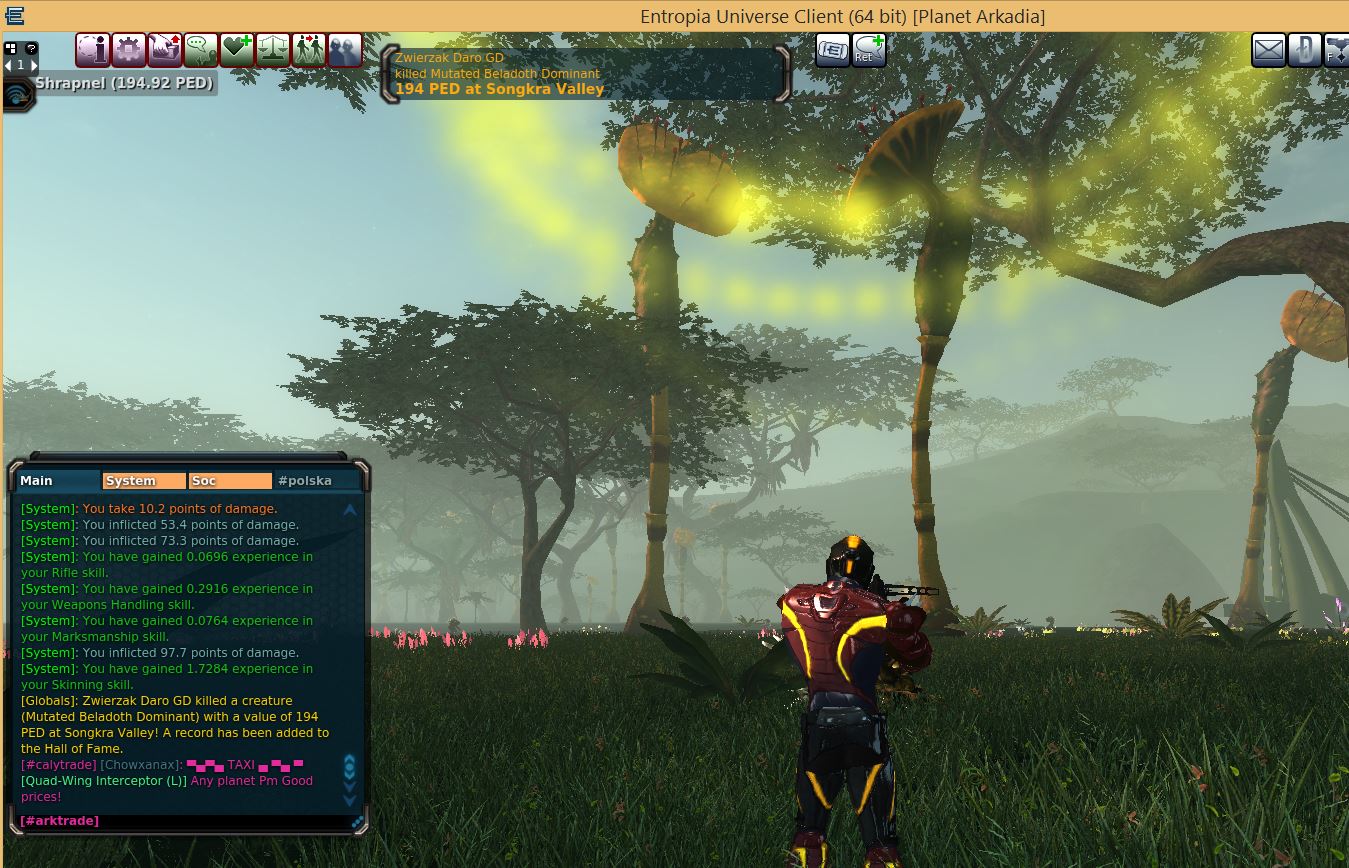Click the question mark help button
The width and height of the screenshot is (1349, 868).
coord(31,47)
